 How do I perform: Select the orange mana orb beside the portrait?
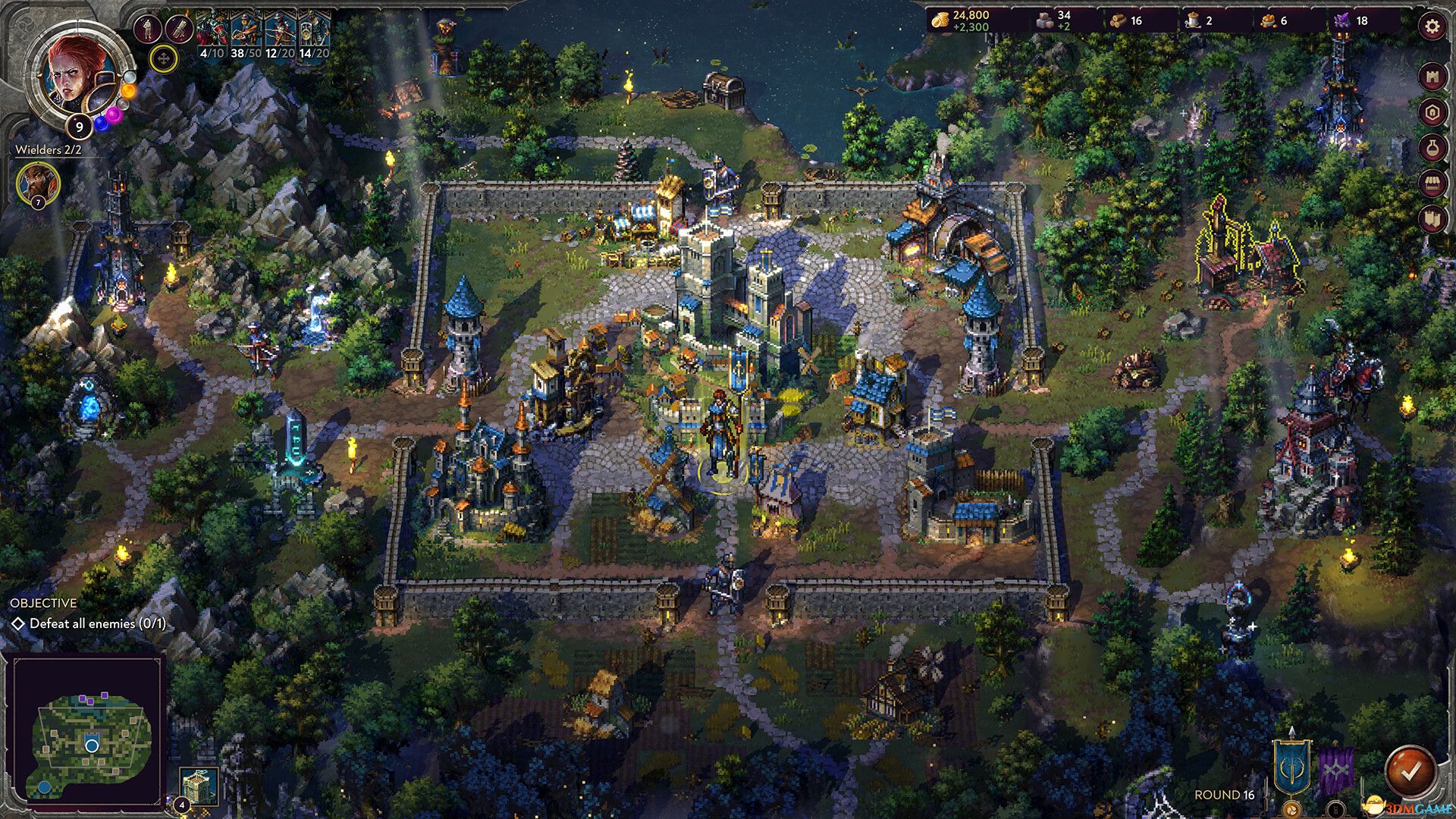pos(128,90)
